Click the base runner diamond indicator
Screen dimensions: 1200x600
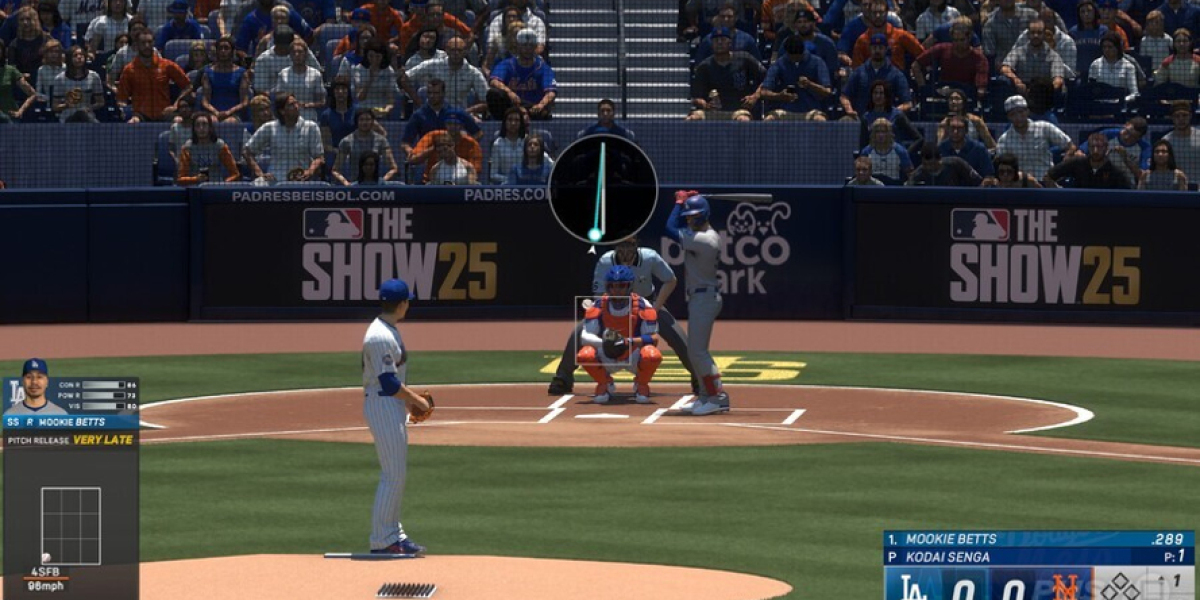click(1122, 587)
